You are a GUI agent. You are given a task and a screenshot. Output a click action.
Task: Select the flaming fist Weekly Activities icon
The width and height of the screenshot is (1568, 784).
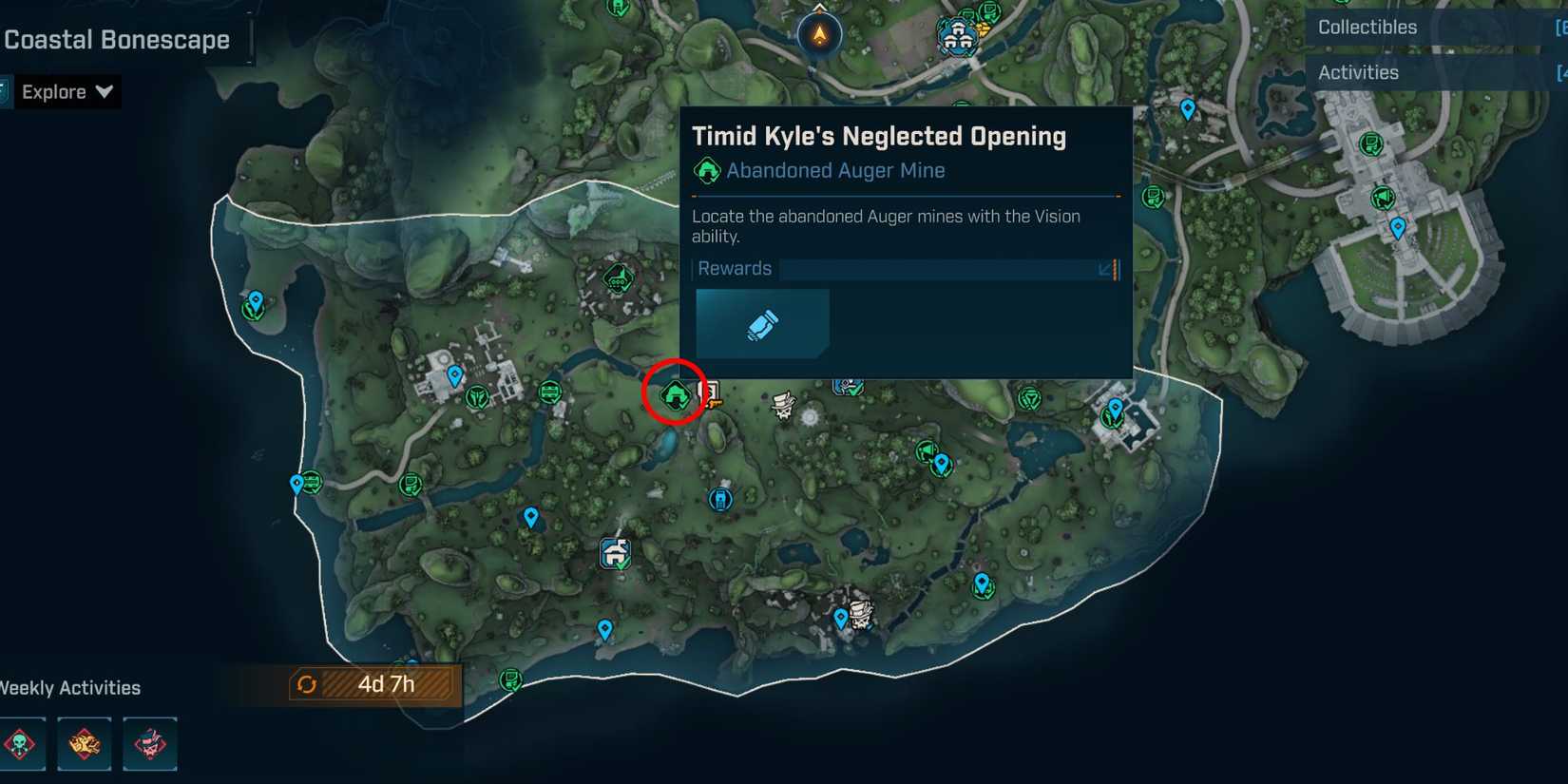pyautogui.click(x=85, y=744)
